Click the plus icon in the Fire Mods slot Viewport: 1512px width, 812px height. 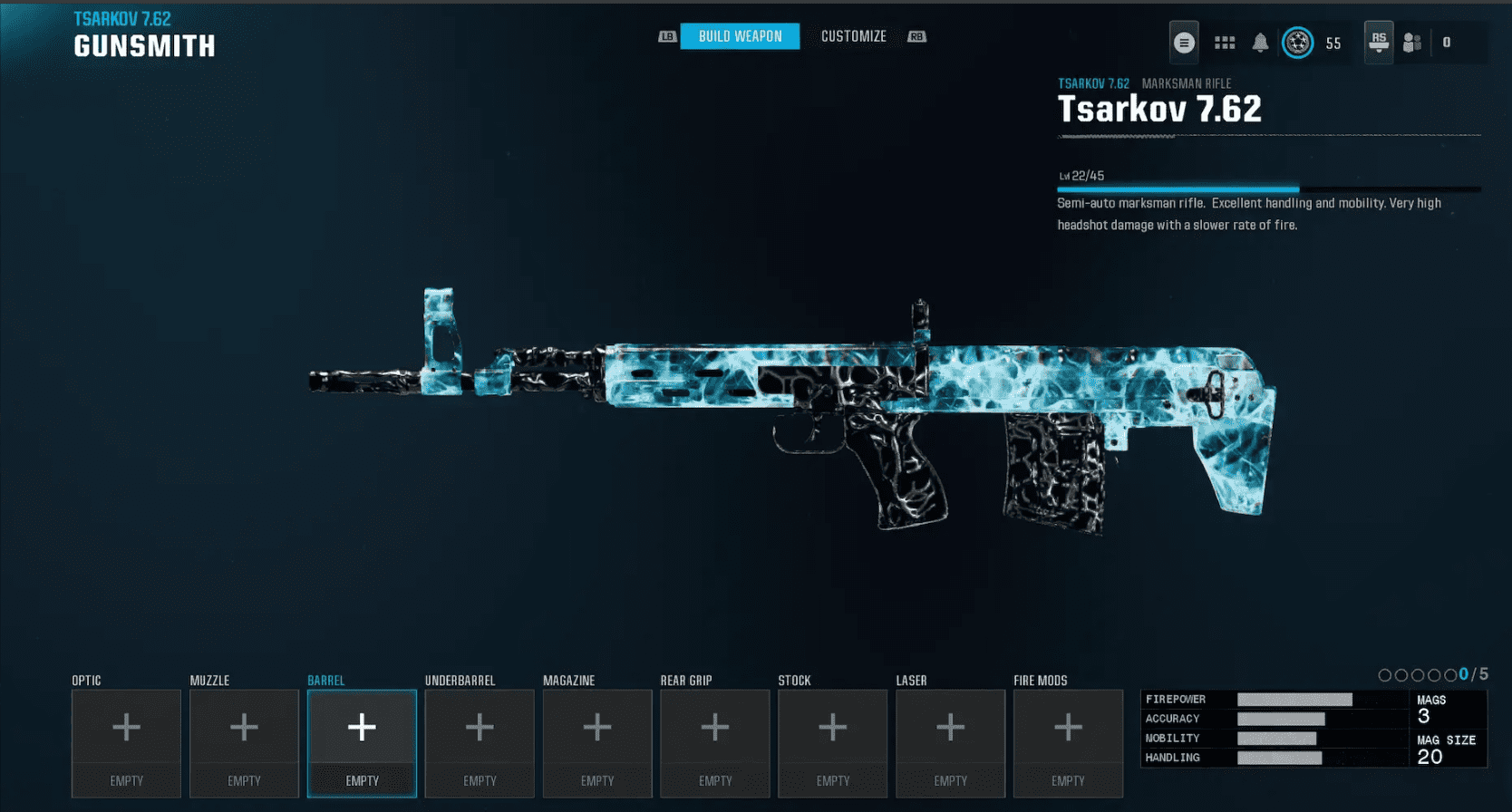pos(1068,726)
